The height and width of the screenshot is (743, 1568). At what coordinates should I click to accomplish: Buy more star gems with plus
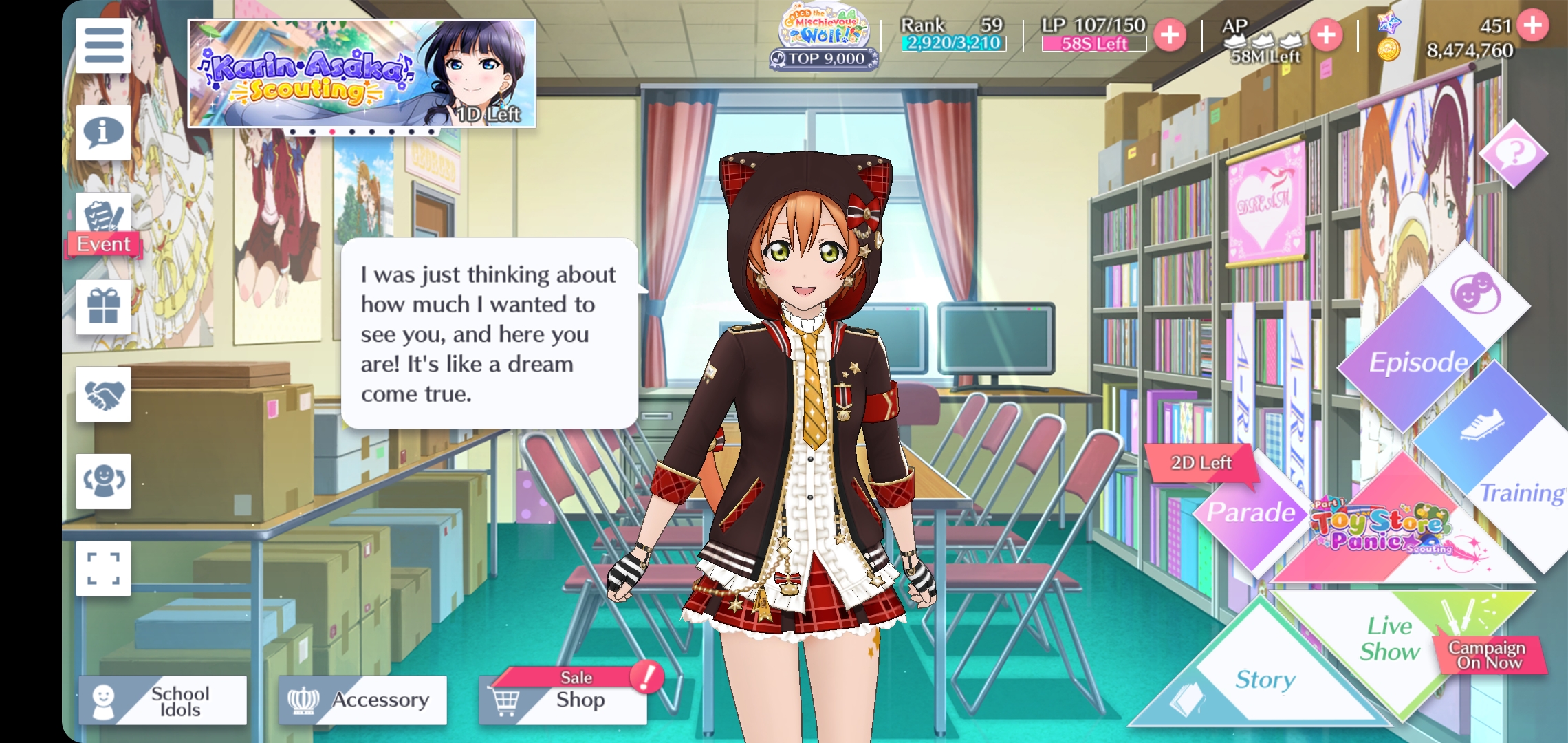click(1533, 25)
